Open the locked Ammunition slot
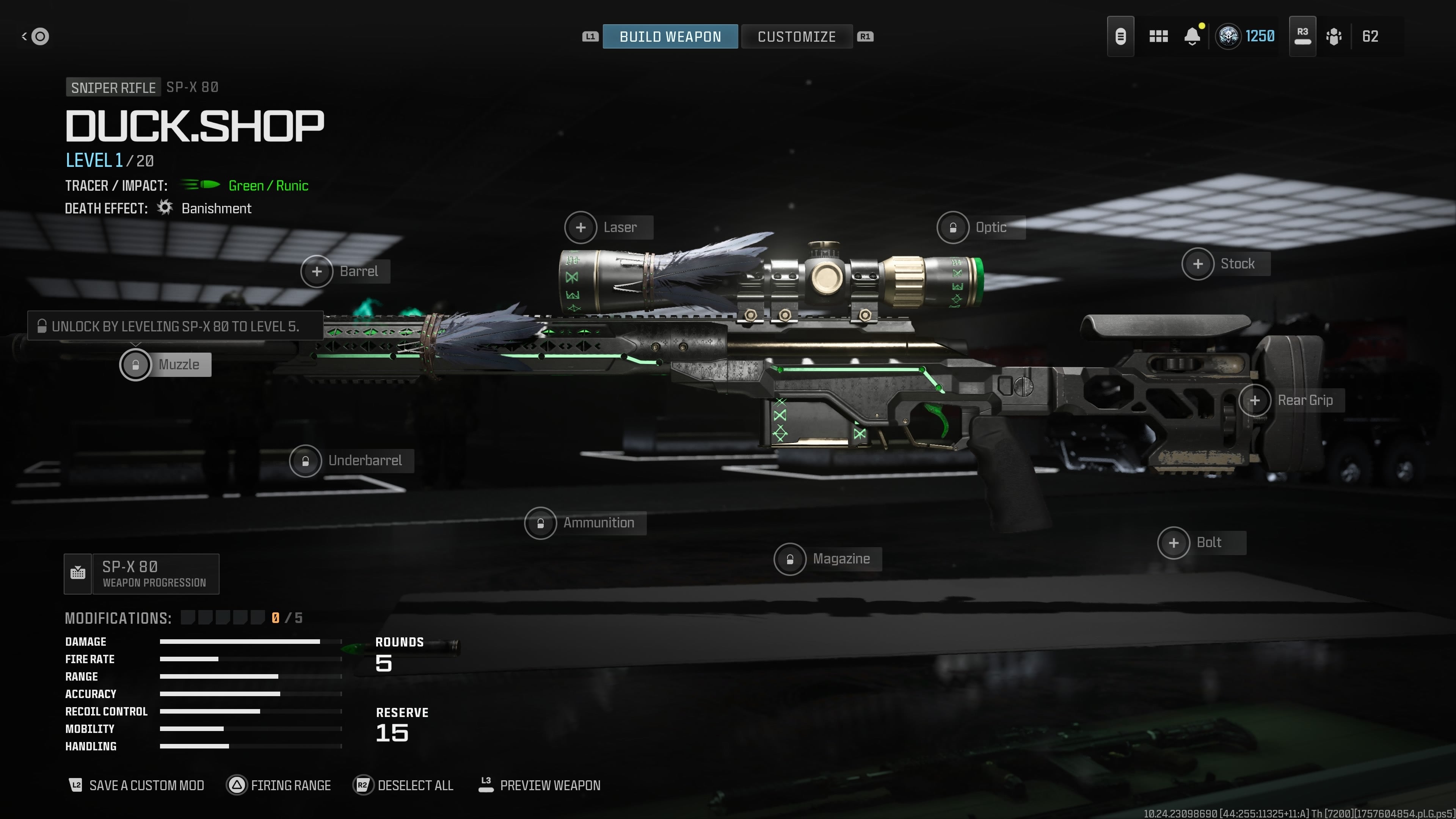The width and height of the screenshot is (1456, 819). pos(540,523)
